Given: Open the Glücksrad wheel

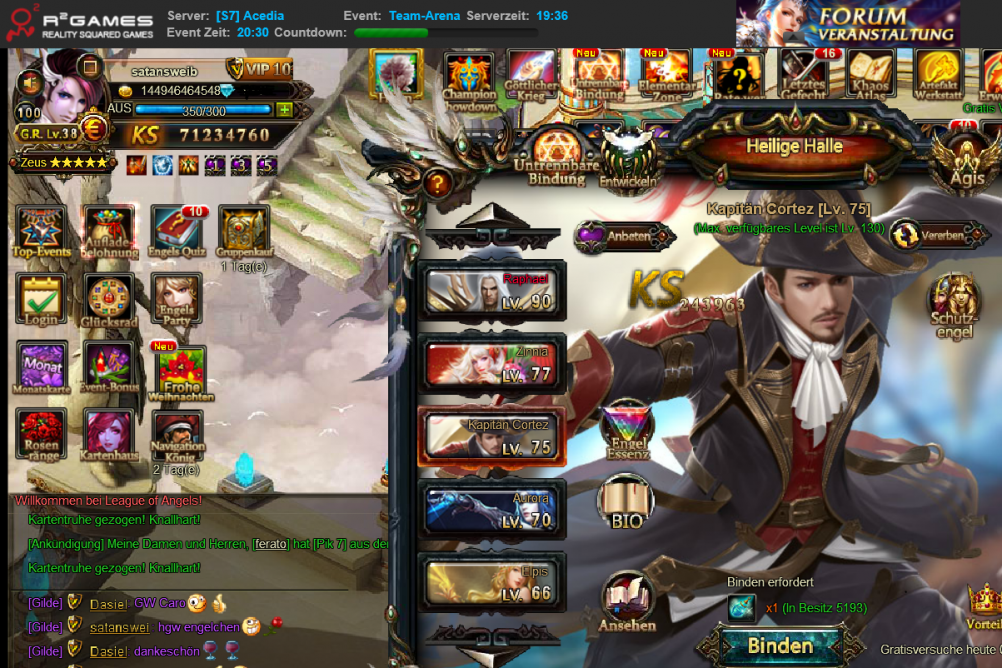Looking at the screenshot, I should [x=110, y=300].
